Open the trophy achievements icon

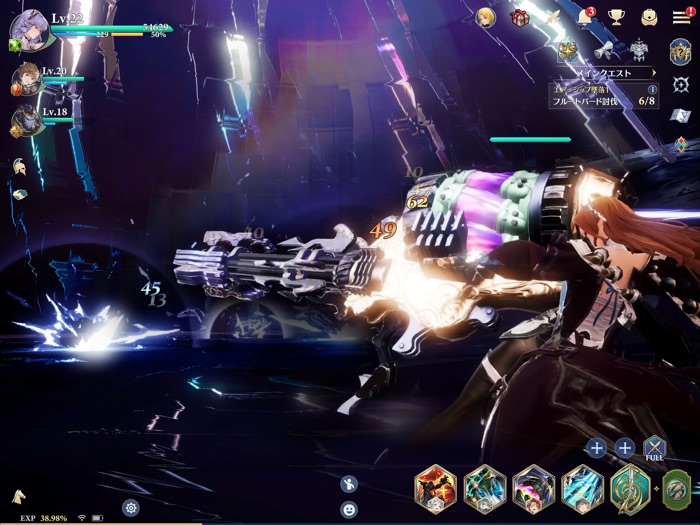617,17
